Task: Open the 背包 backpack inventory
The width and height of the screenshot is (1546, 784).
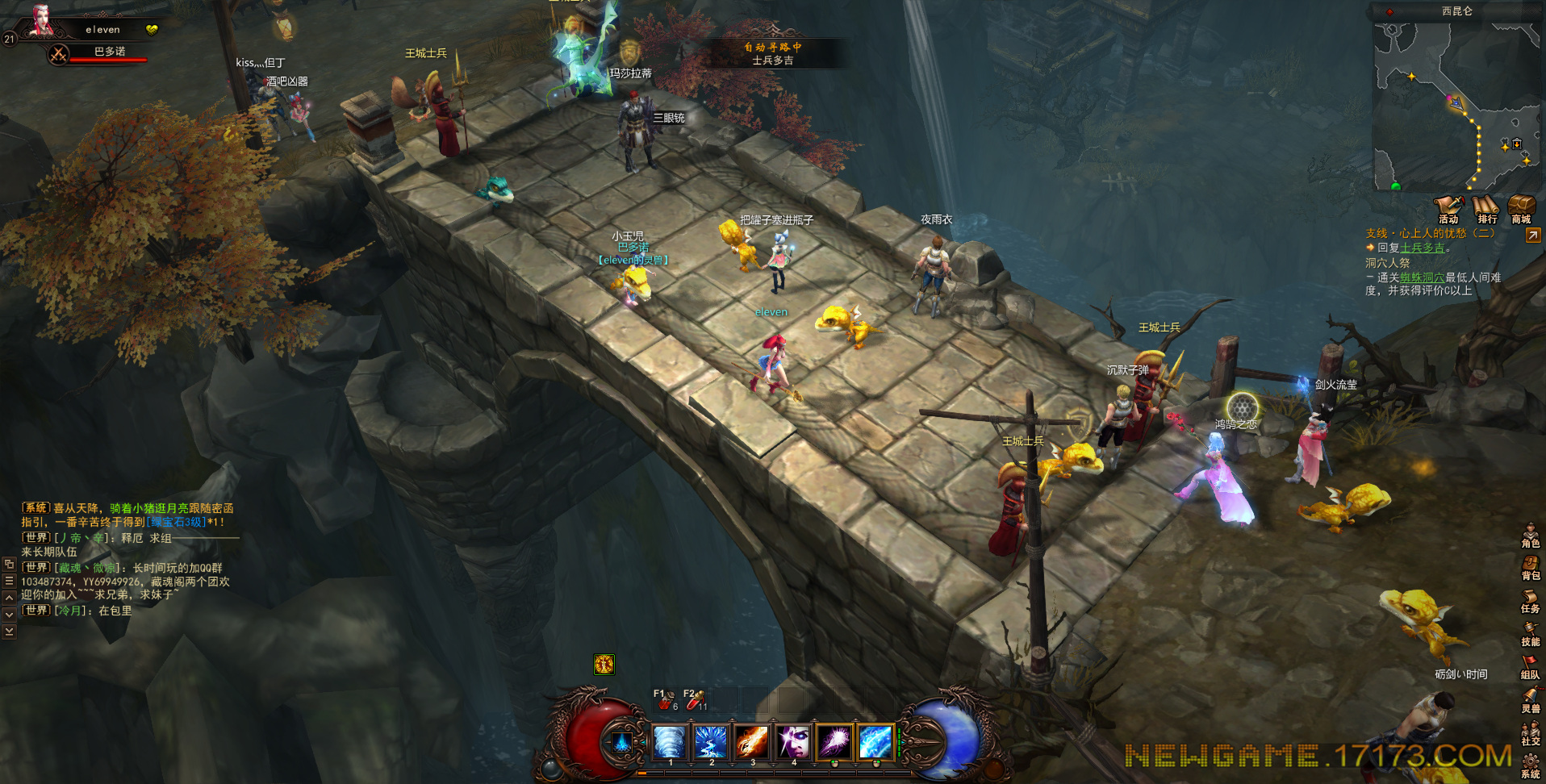Action: click(x=1530, y=568)
